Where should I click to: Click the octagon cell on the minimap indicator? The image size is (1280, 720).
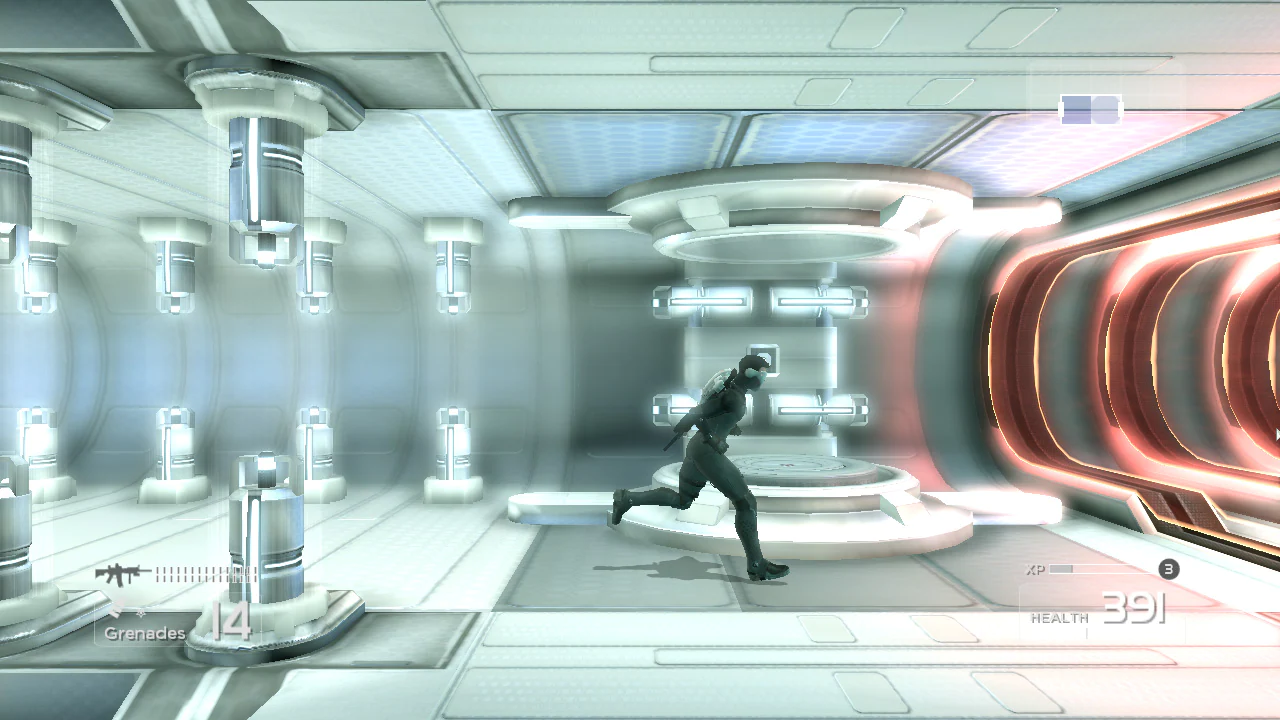pos(1107,110)
